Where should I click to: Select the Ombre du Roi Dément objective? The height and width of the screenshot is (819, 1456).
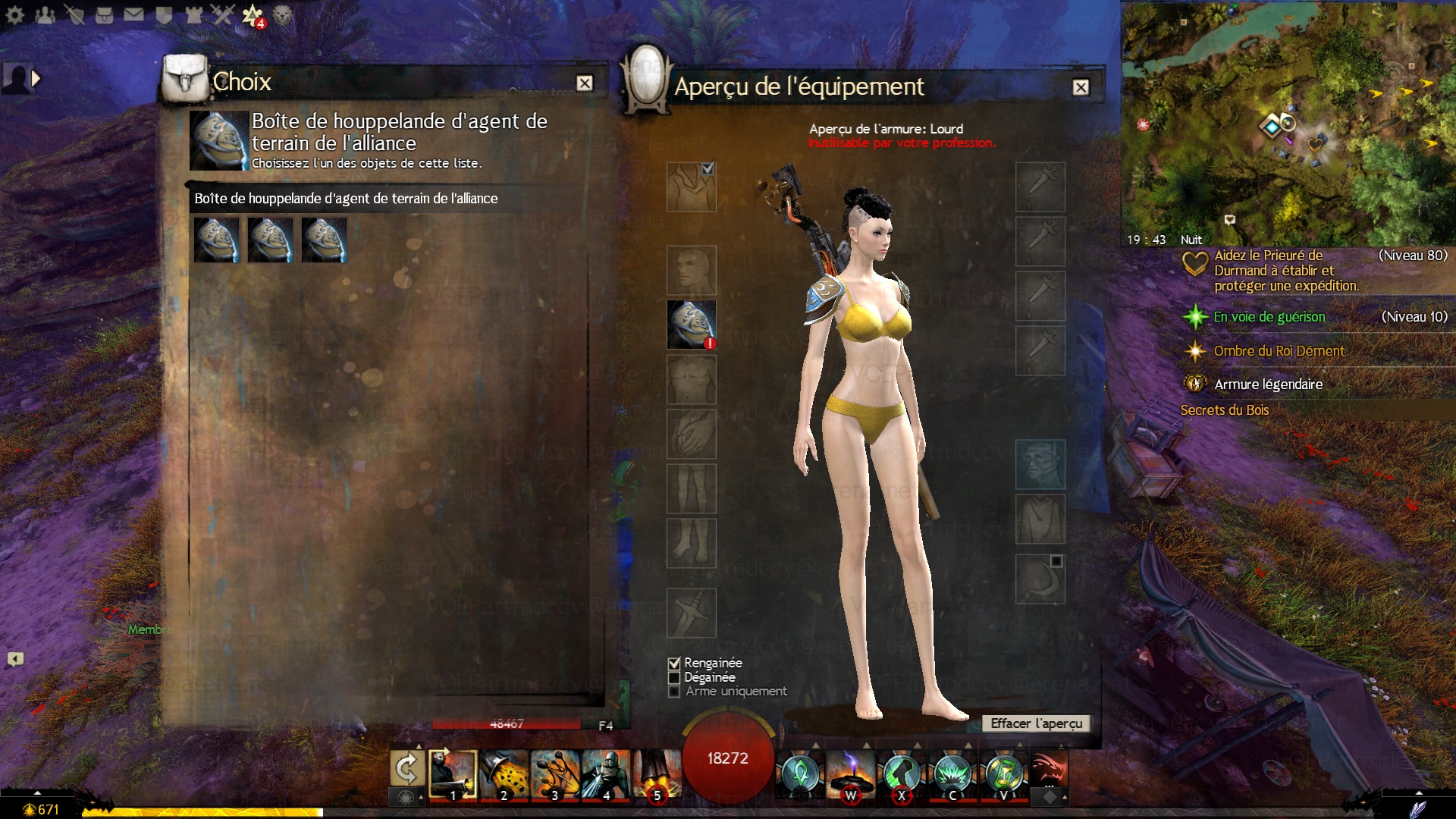point(1279,351)
